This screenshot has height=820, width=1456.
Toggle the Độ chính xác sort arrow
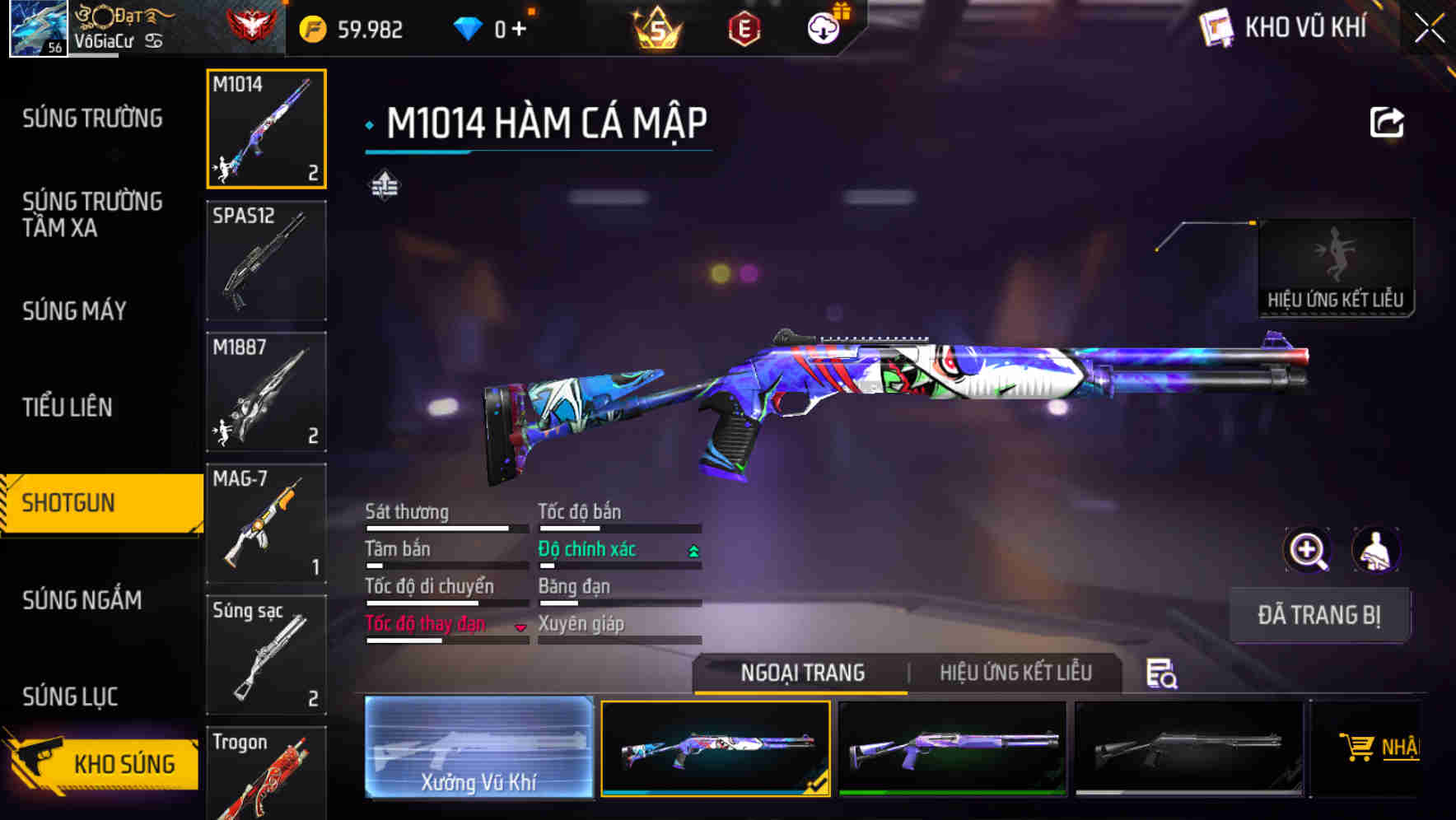(x=692, y=549)
